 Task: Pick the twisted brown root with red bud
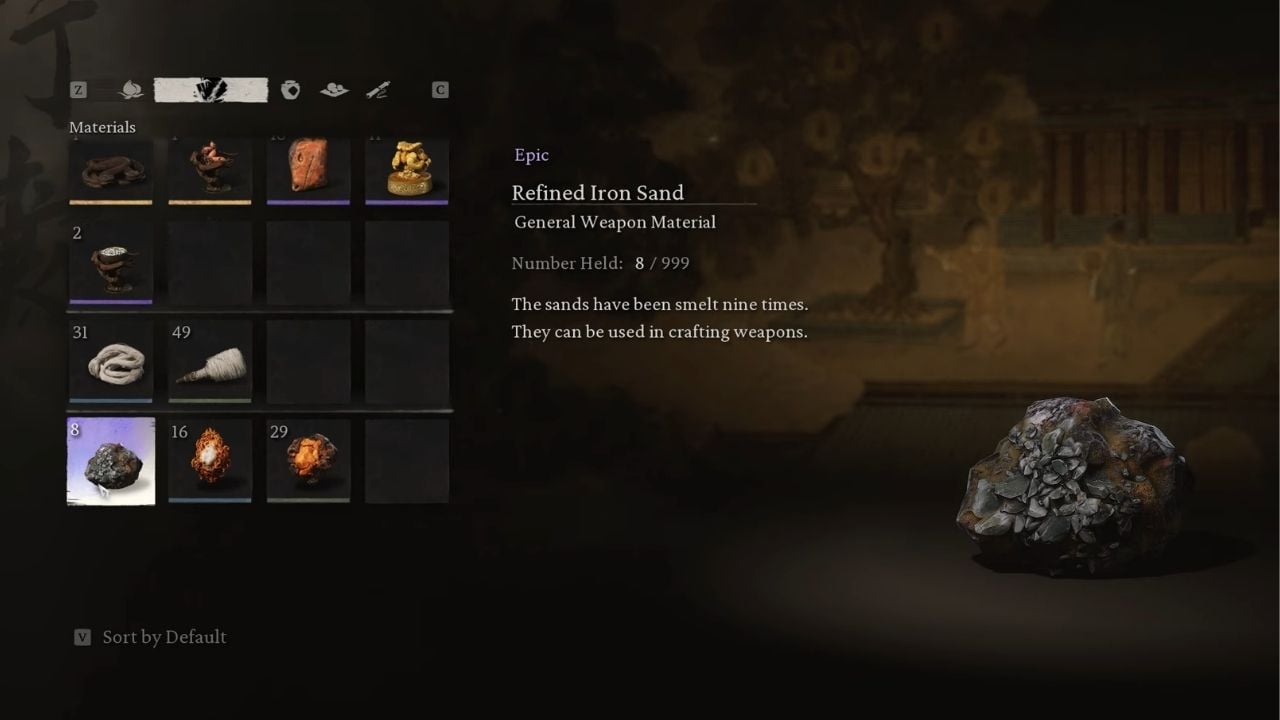pyautogui.click(x=210, y=170)
